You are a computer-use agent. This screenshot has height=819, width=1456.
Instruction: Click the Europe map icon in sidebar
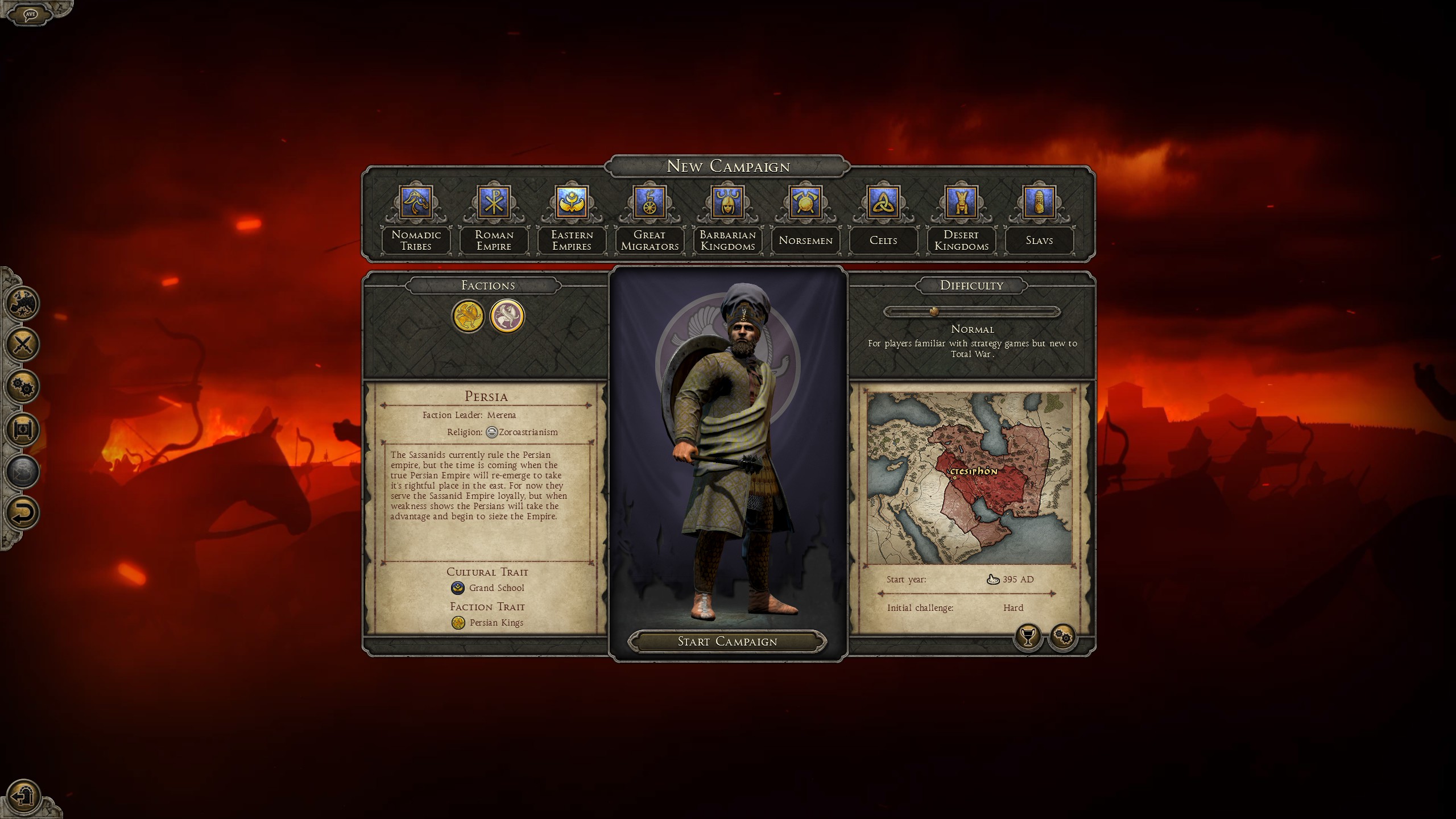[x=23, y=302]
